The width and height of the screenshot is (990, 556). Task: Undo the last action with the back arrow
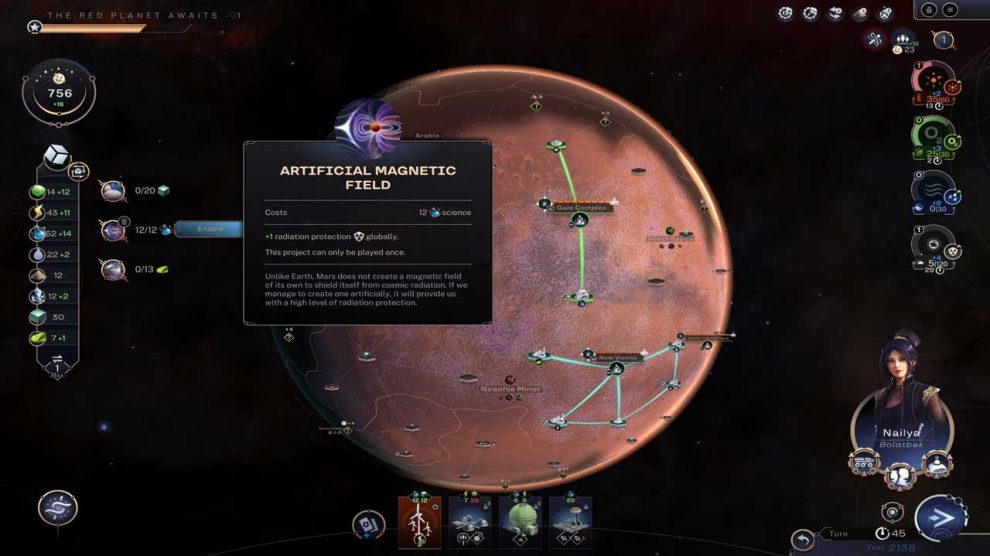(802, 541)
